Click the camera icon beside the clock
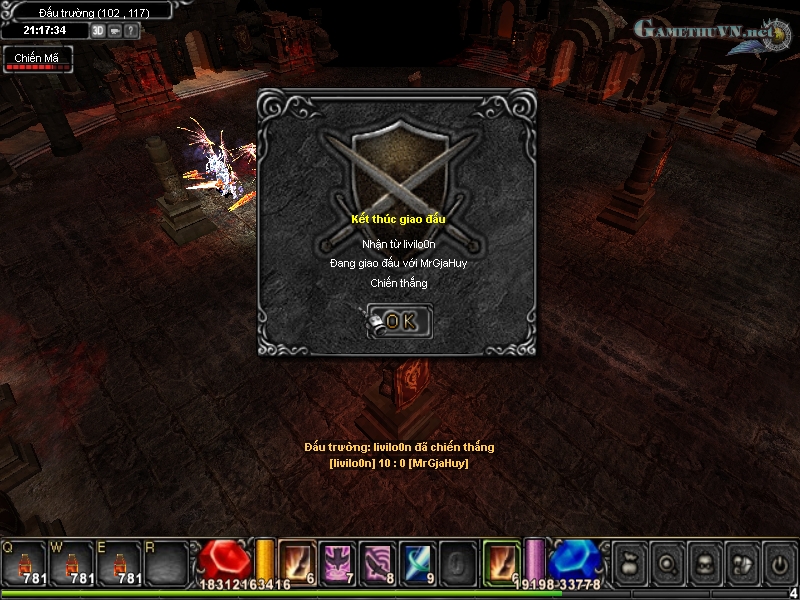Image resolution: width=800 pixels, height=600 pixels. [x=115, y=30]
